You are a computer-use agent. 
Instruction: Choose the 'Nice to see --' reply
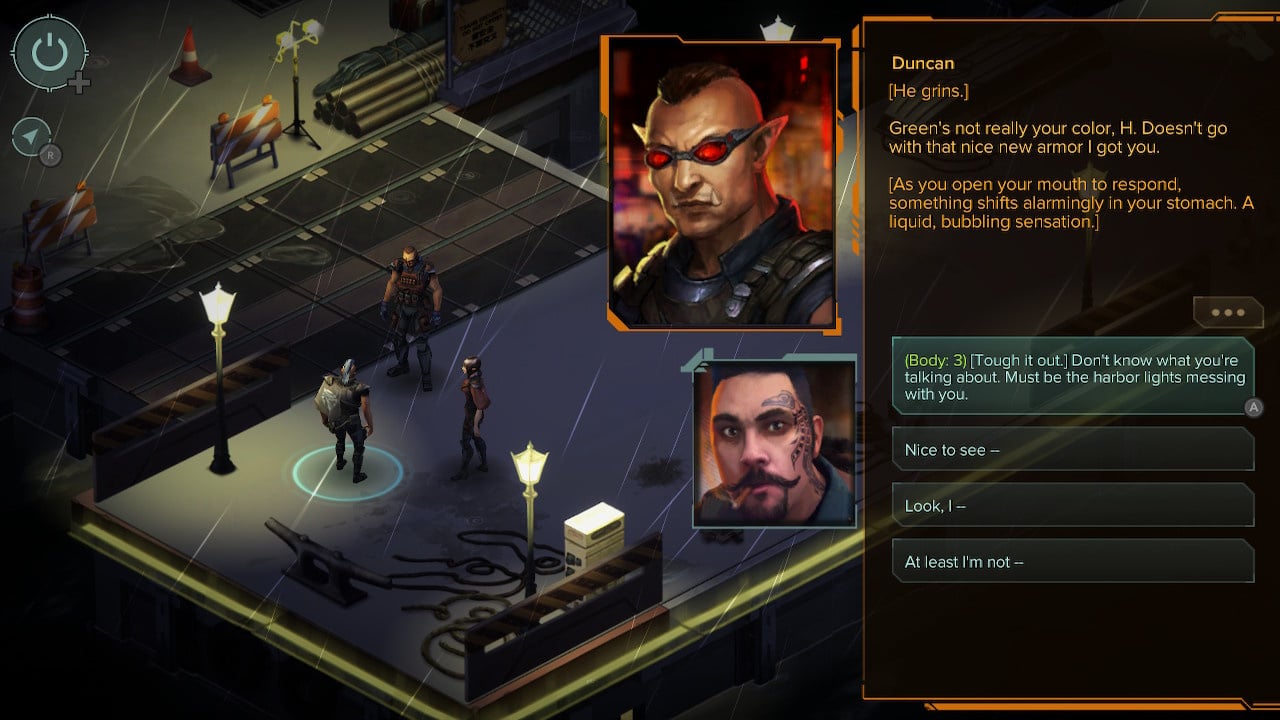tap(1070, 449)
